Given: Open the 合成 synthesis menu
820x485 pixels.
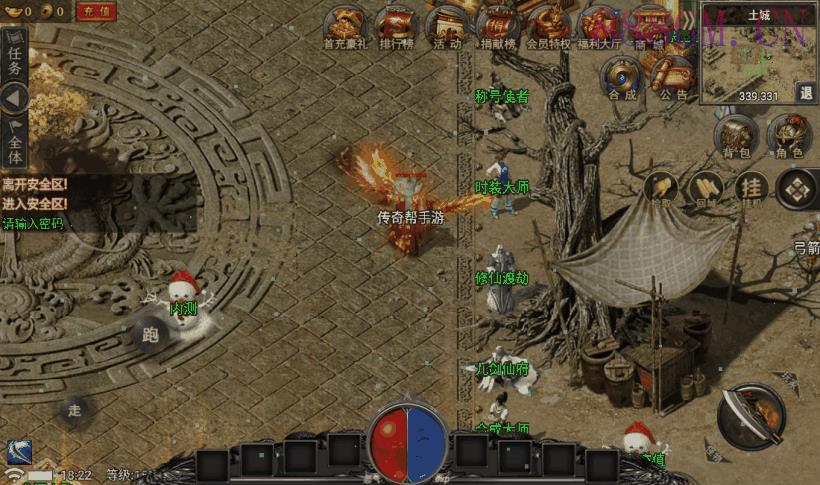Looking at the screenshot, I should coord(622,78).
